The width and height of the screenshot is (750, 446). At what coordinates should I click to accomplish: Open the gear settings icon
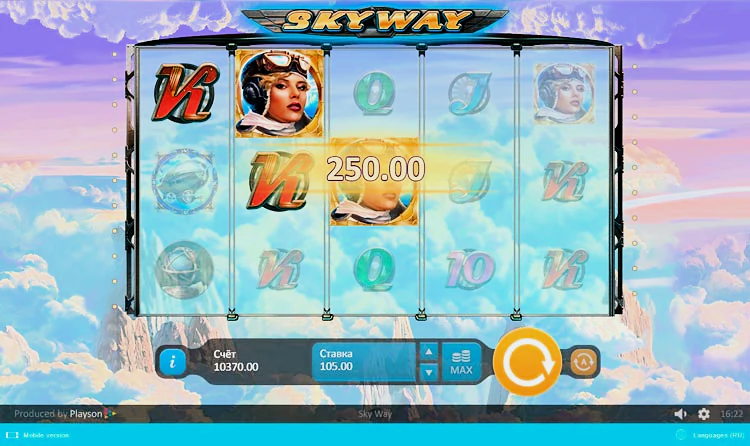pos(704,414)
